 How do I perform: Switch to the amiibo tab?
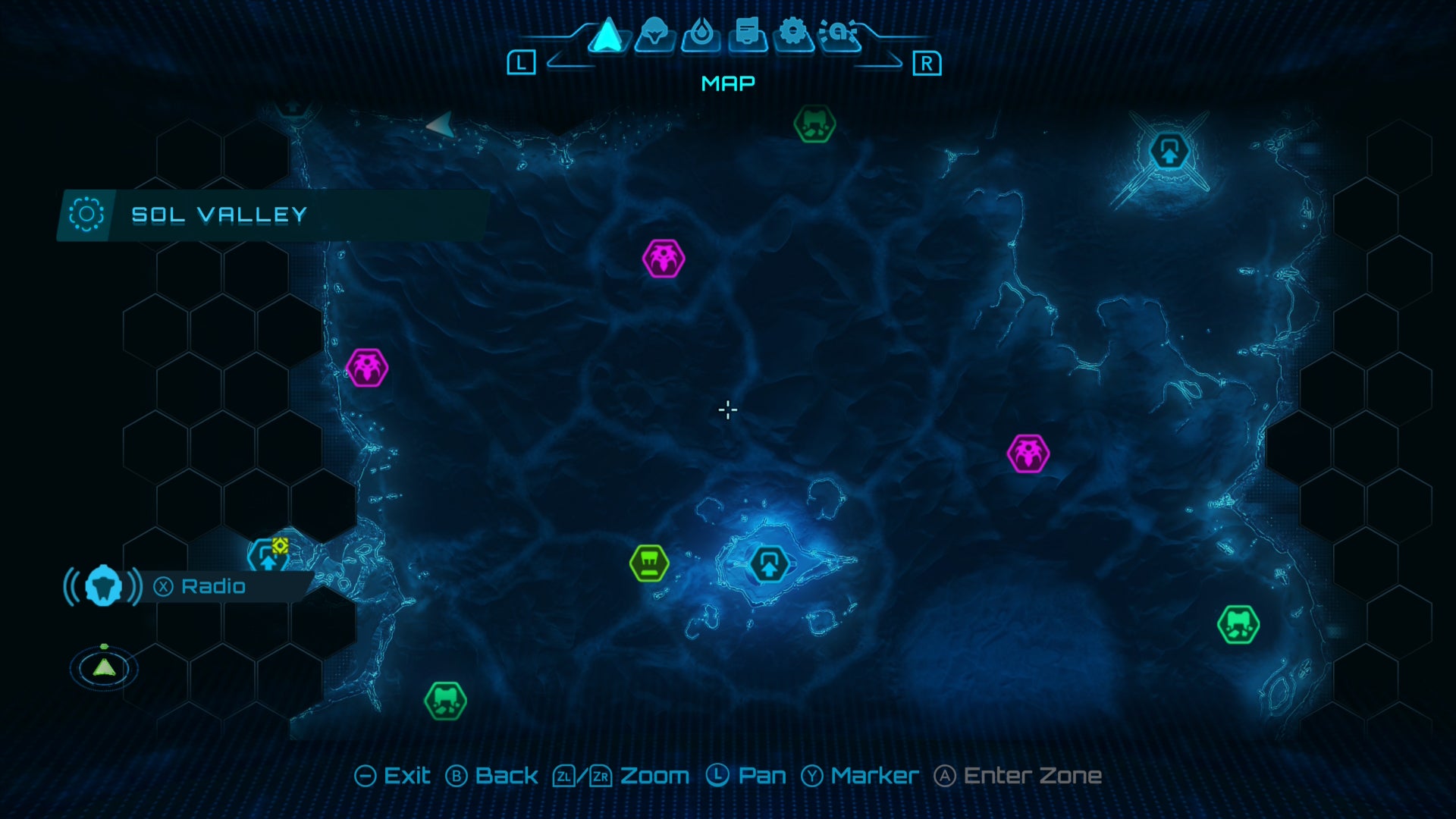pyautogui.click(x=839, y=34)
